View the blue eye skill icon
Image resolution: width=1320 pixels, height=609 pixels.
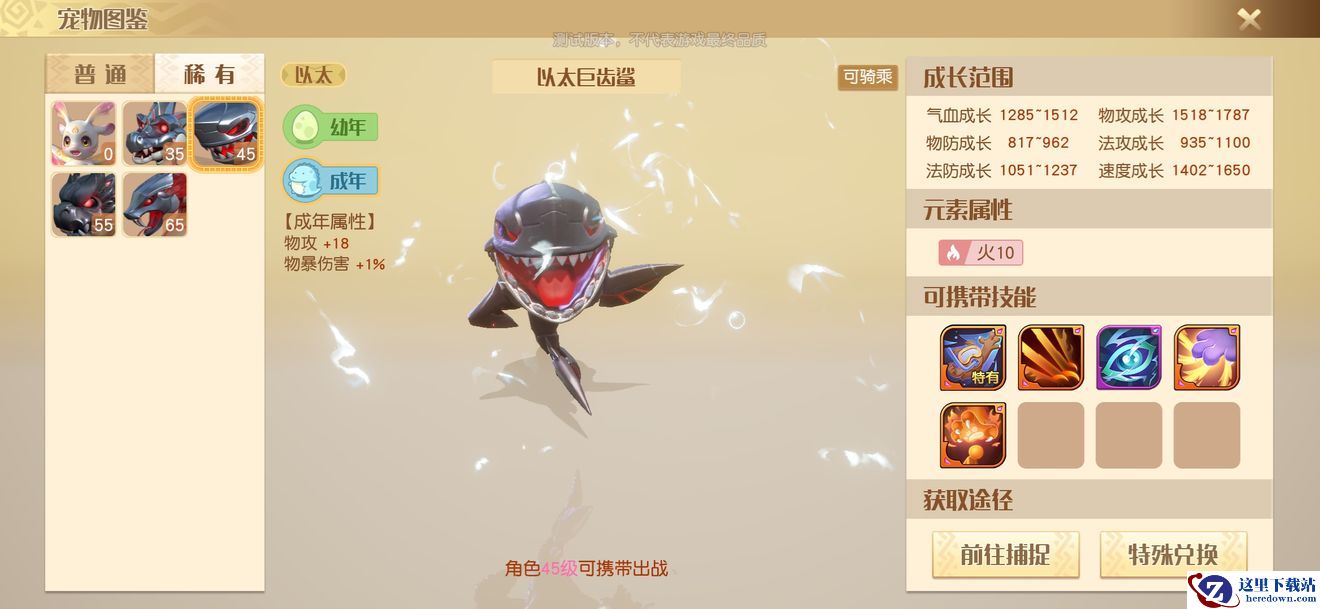click(x=1129, y=357)
